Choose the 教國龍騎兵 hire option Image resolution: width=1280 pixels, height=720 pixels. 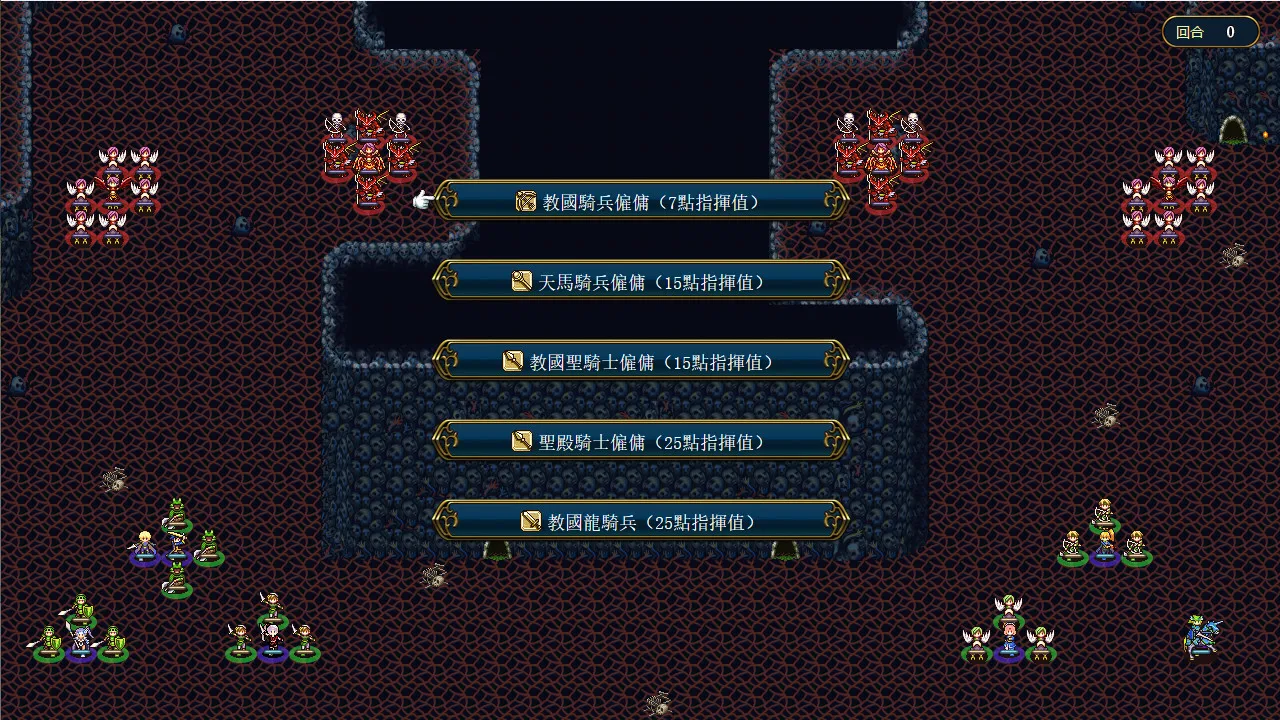[x=640, y=520]
